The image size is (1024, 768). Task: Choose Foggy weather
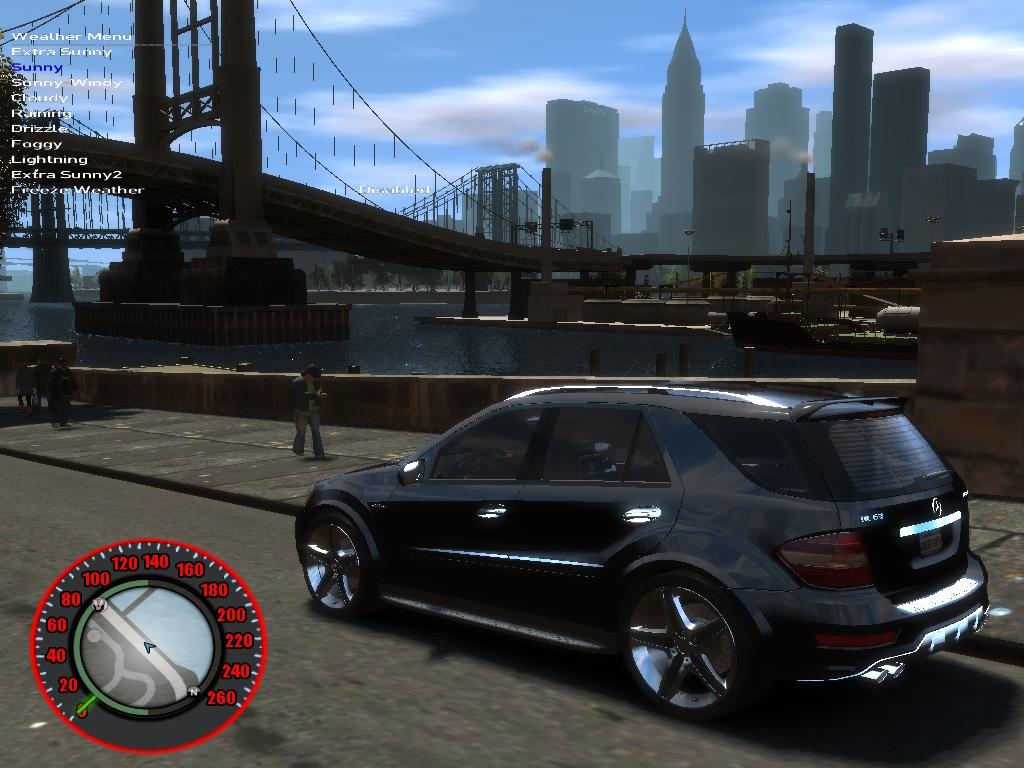[x=36, y=144]
